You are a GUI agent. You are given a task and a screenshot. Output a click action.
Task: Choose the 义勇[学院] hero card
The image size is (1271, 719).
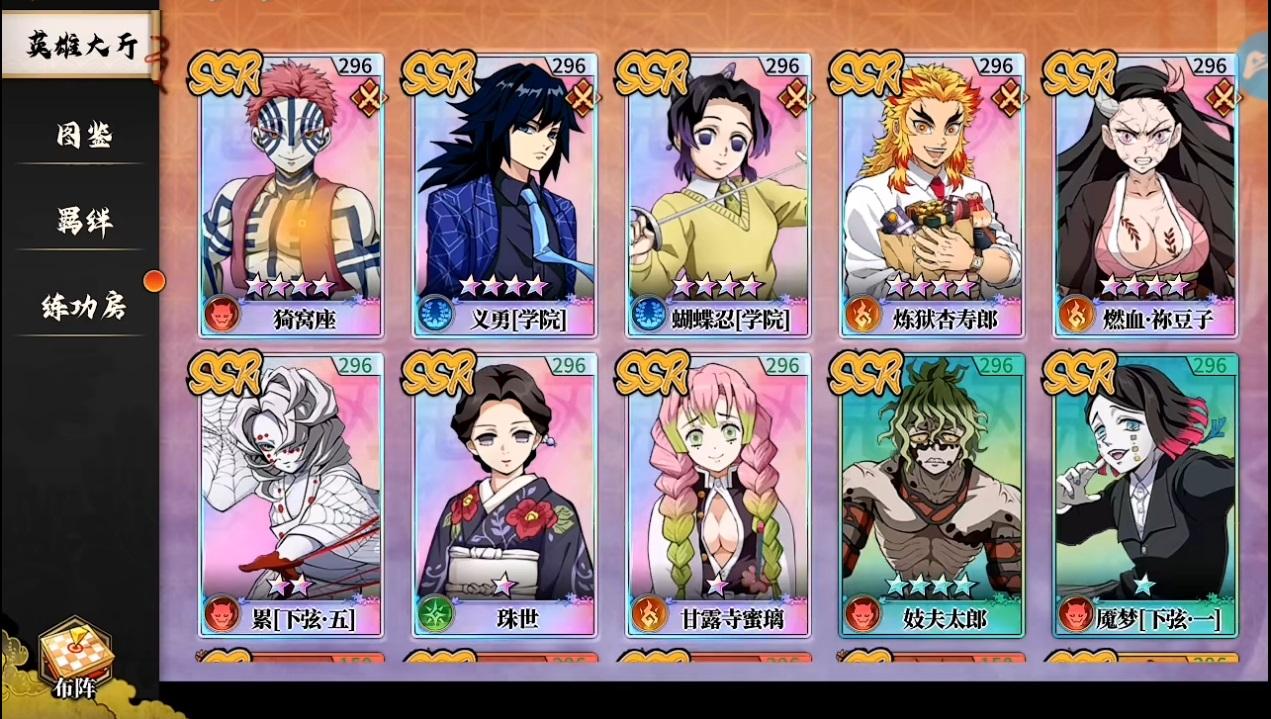coord(505,195)
